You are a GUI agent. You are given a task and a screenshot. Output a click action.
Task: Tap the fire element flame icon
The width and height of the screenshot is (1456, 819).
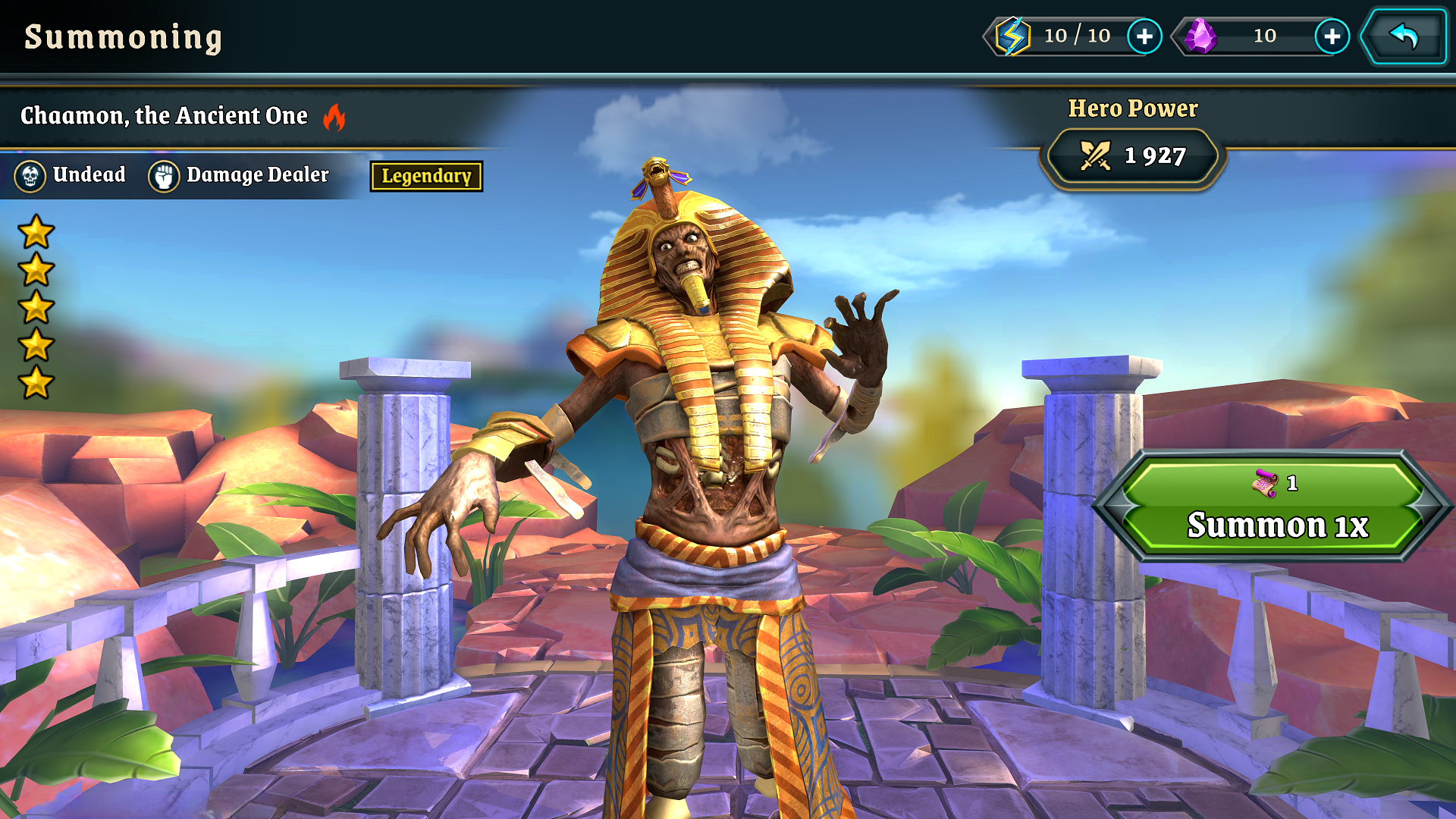coord(334,117)
